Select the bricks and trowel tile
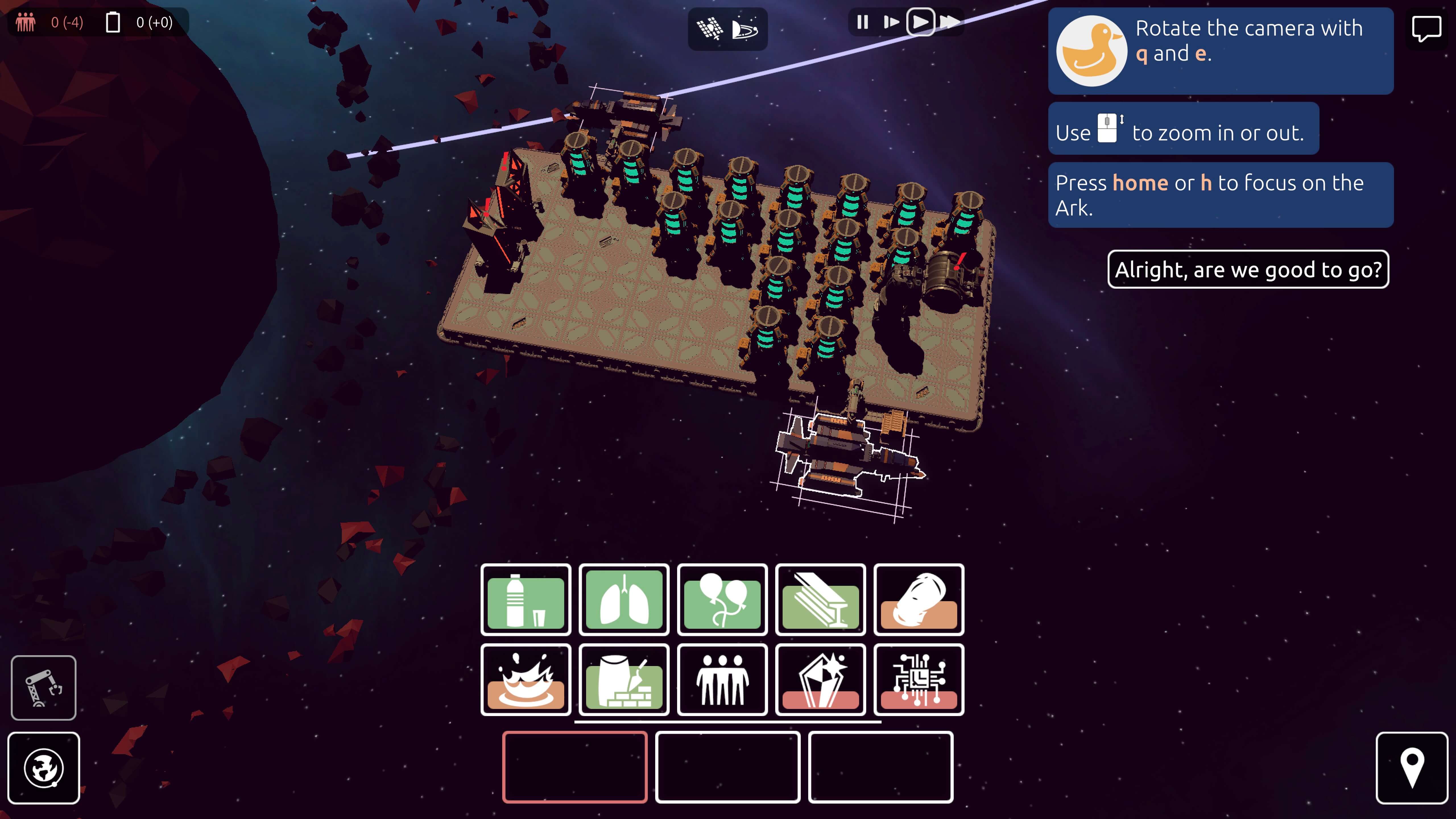The width and height of the screenshot is (1456, 819). [624, 680]
